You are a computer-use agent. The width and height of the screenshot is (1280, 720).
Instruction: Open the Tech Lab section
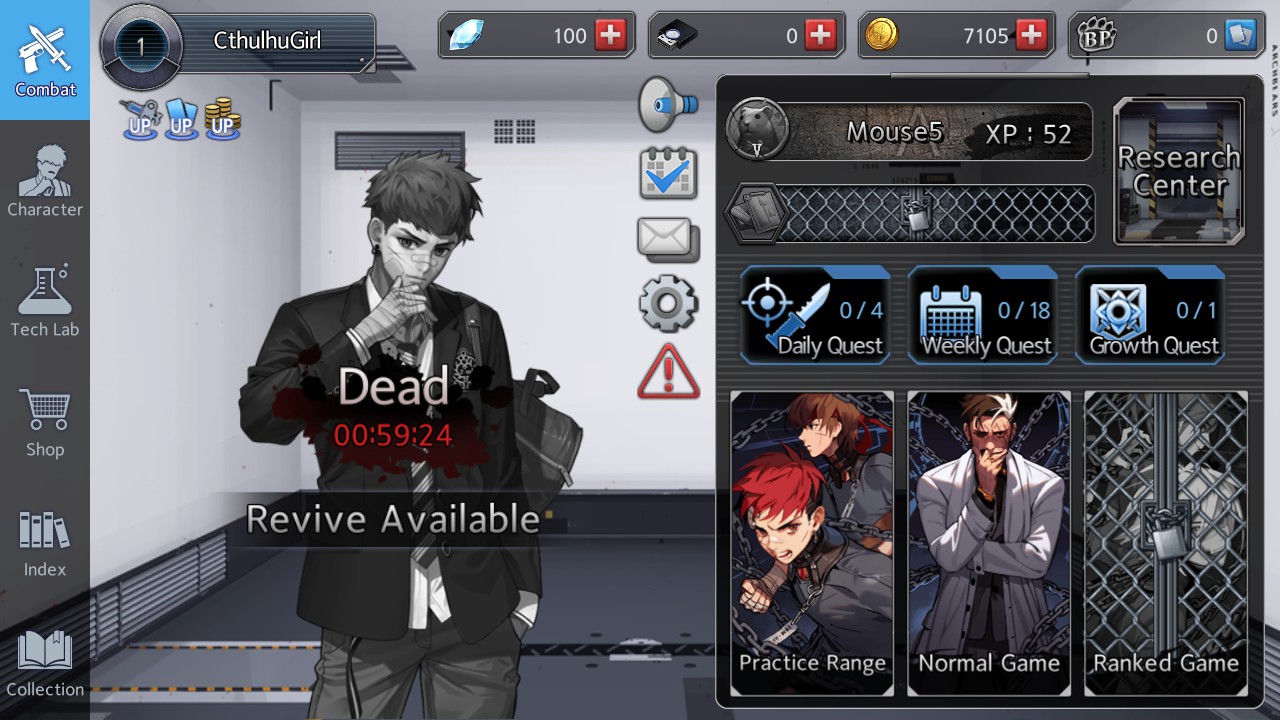pyautogui.click(x=44, y=300)
